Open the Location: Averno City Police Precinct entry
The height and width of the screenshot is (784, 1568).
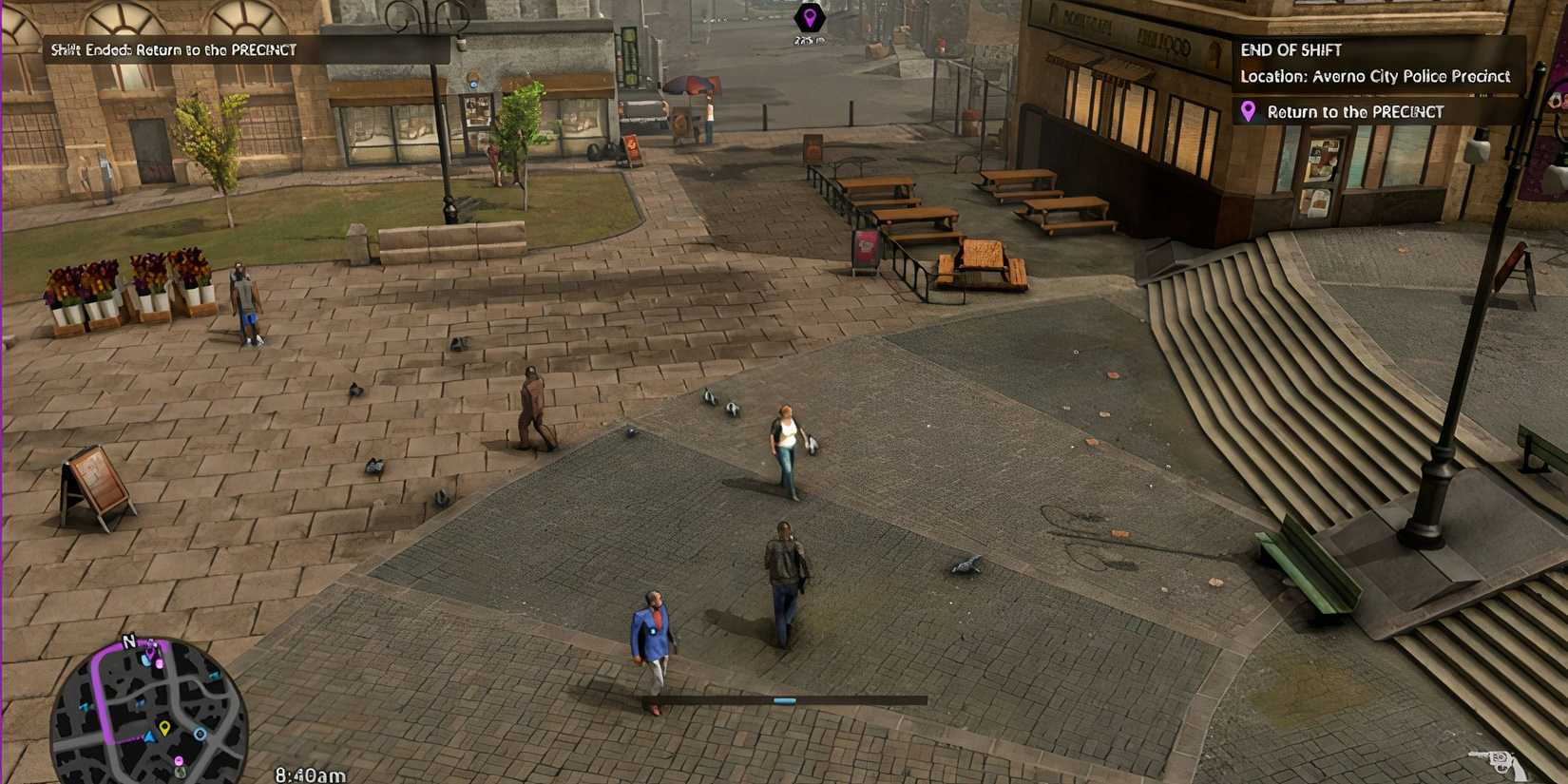1375,77
